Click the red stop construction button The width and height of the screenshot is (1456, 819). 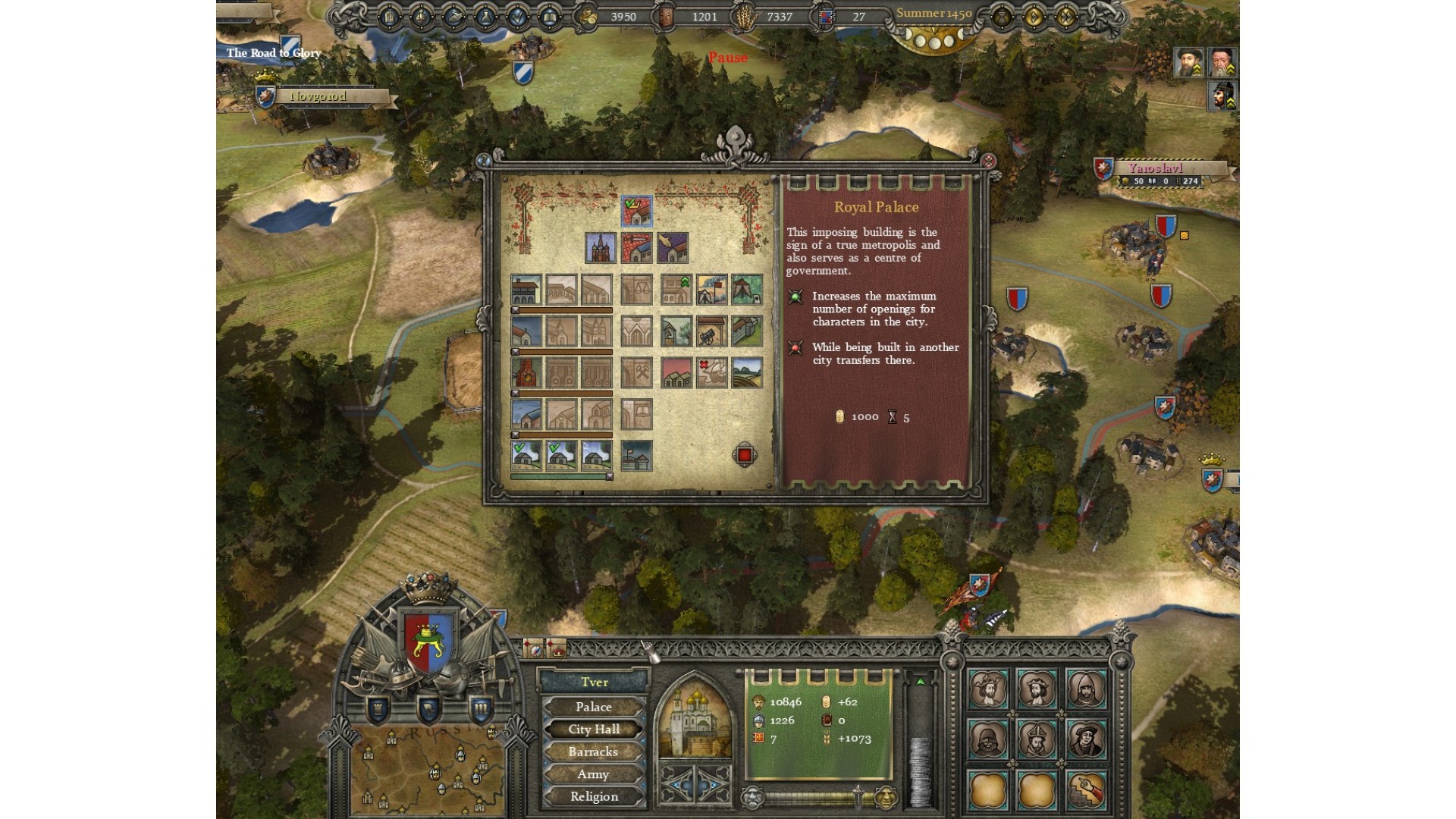click(x=744, y=455)
